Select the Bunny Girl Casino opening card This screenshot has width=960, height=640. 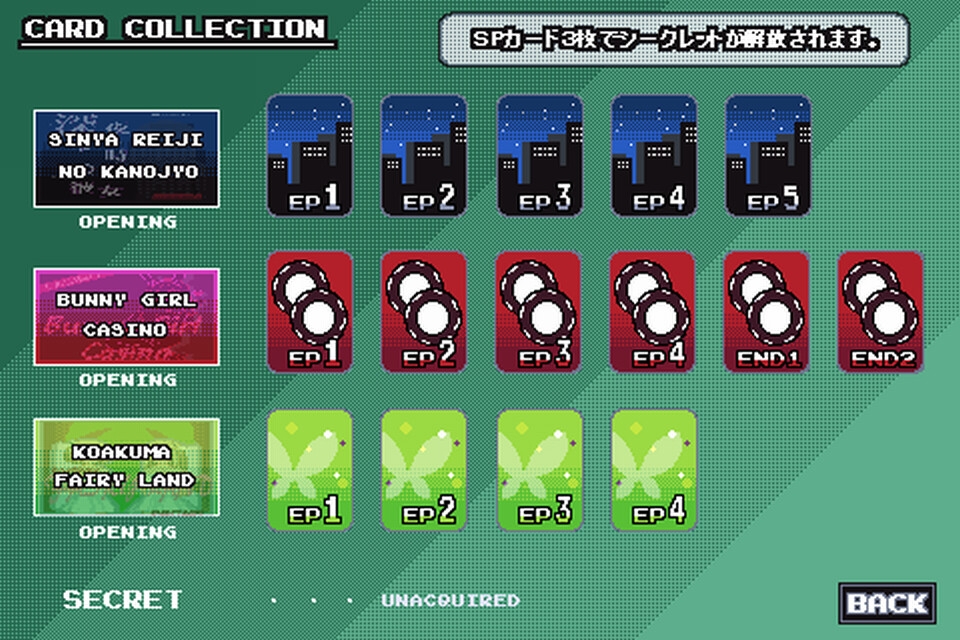click(x=126, y=315)
